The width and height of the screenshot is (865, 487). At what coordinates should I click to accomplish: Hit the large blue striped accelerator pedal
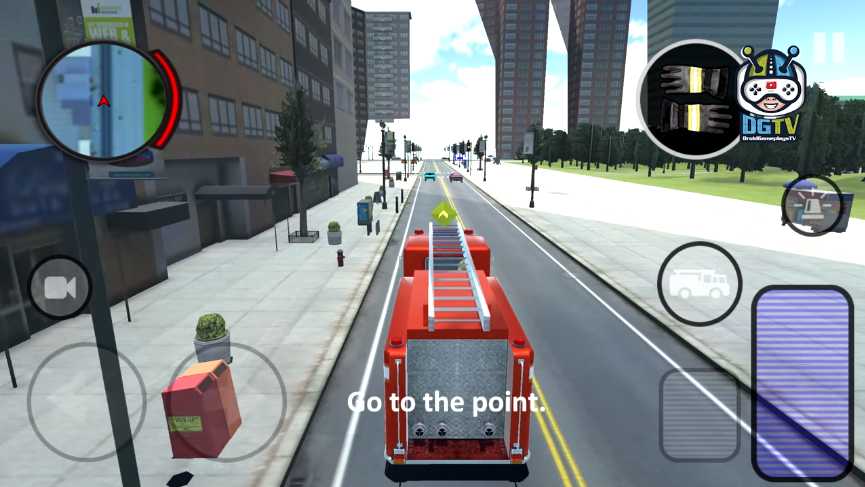(x=802, y=382)
